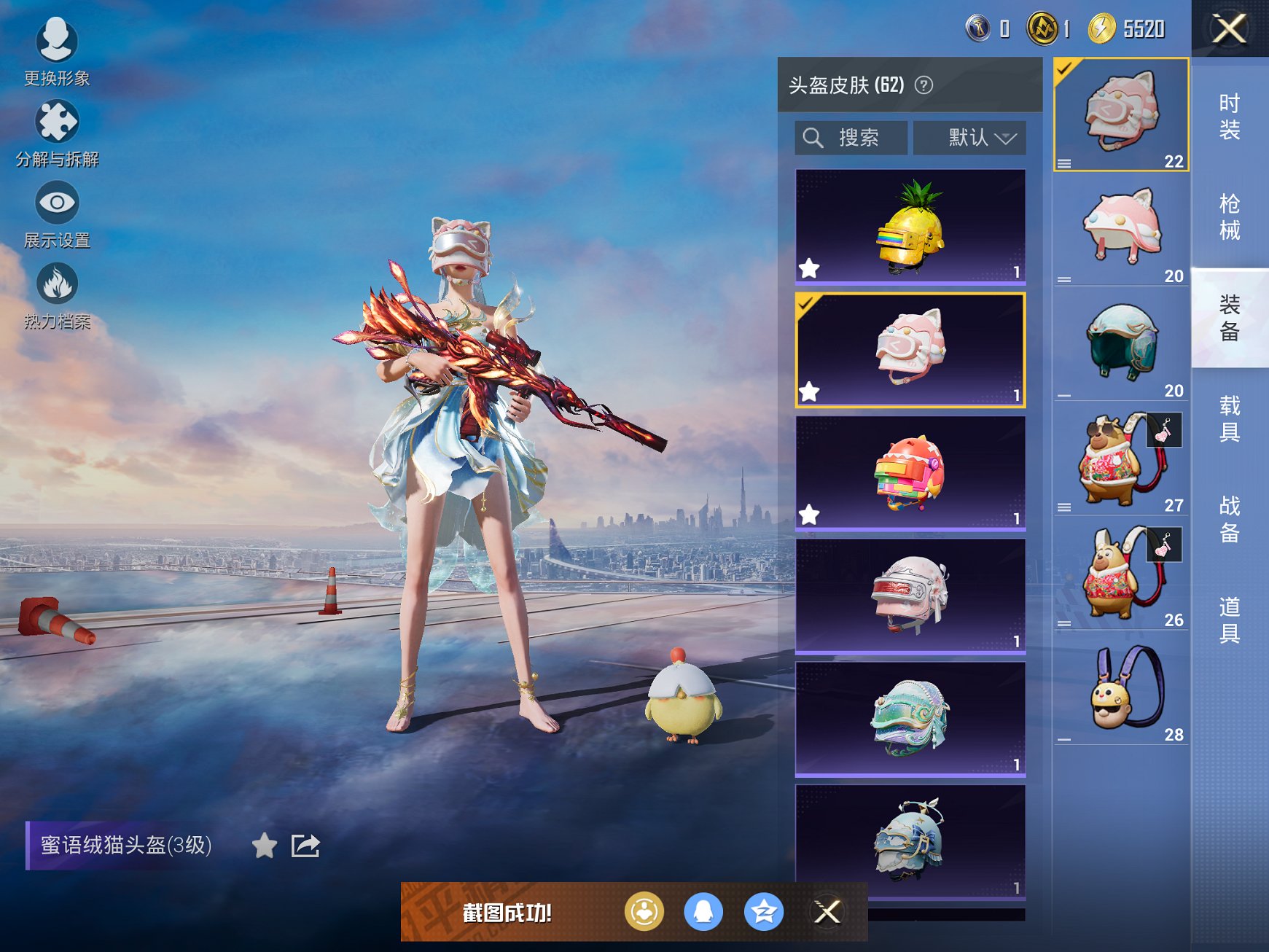Click the share icon beside 蜜语绒猫头盔

click(x=306, y=847)
